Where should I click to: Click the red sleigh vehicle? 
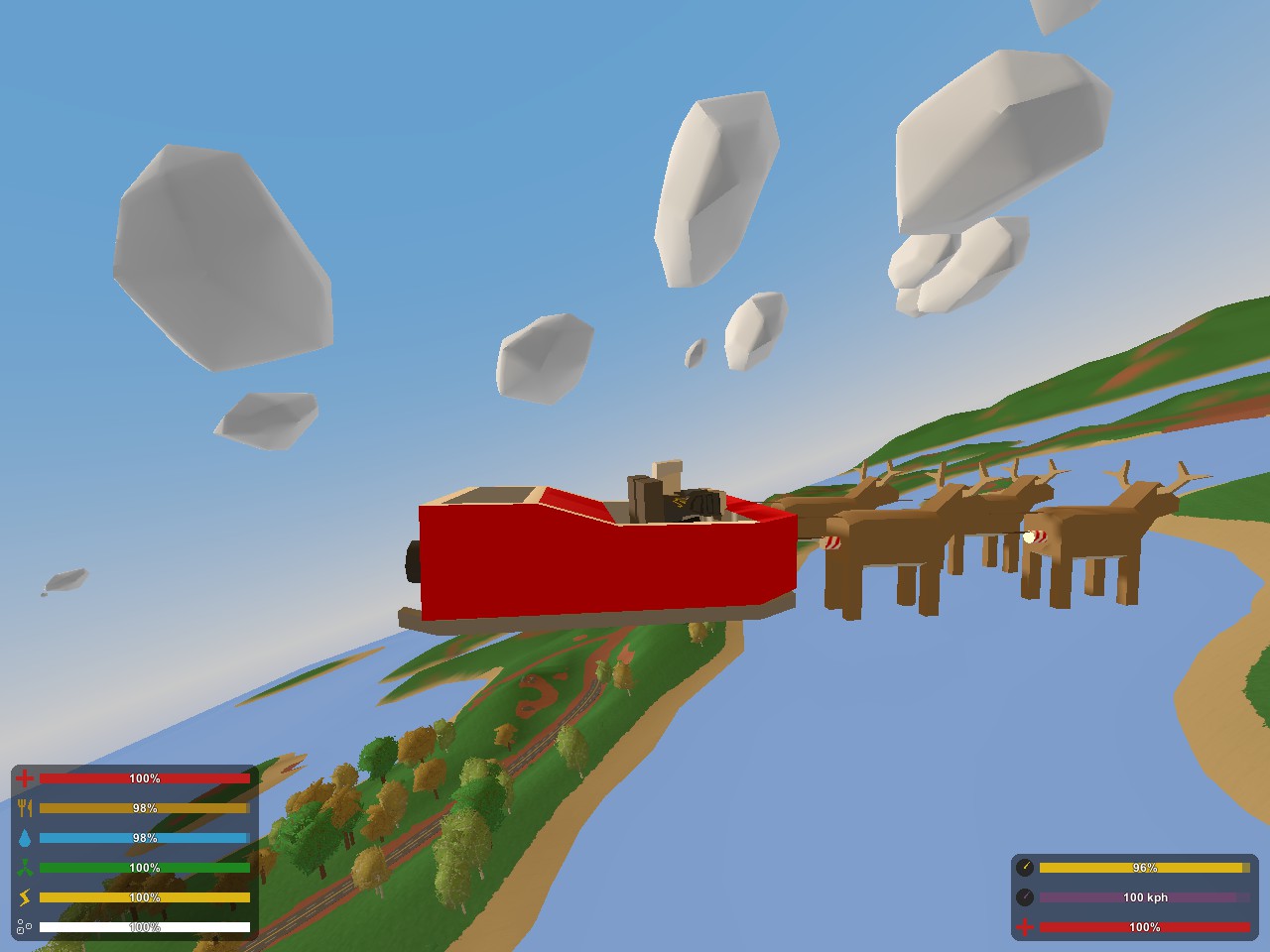tap(595, 560)
